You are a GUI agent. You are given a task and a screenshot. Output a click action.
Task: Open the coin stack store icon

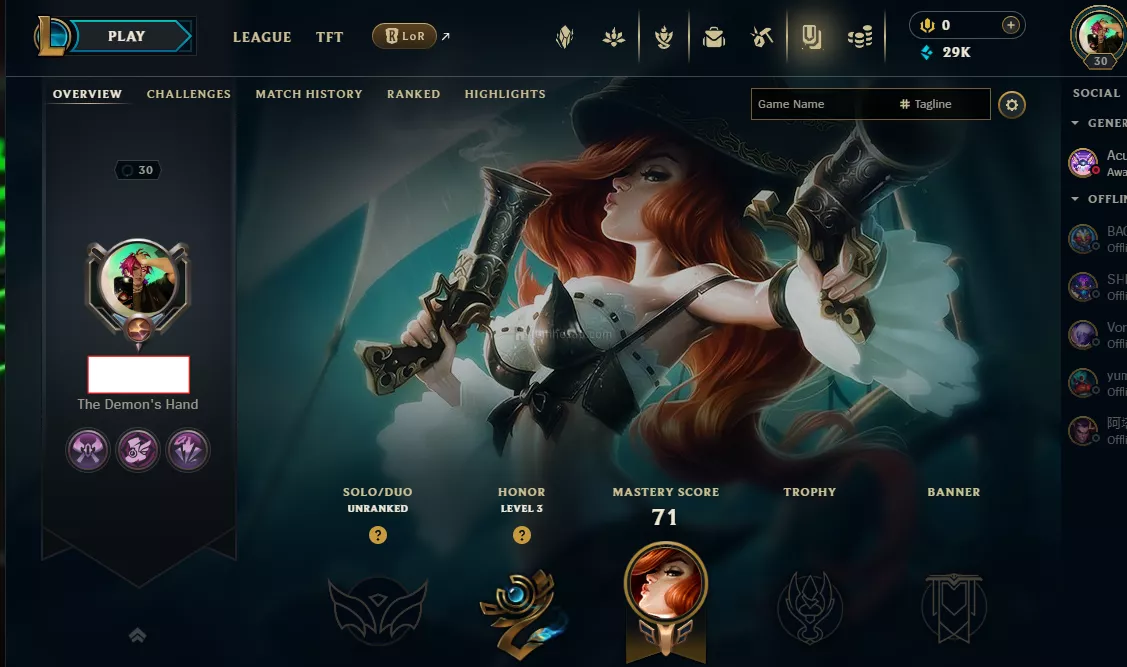(x=860, y=38)
